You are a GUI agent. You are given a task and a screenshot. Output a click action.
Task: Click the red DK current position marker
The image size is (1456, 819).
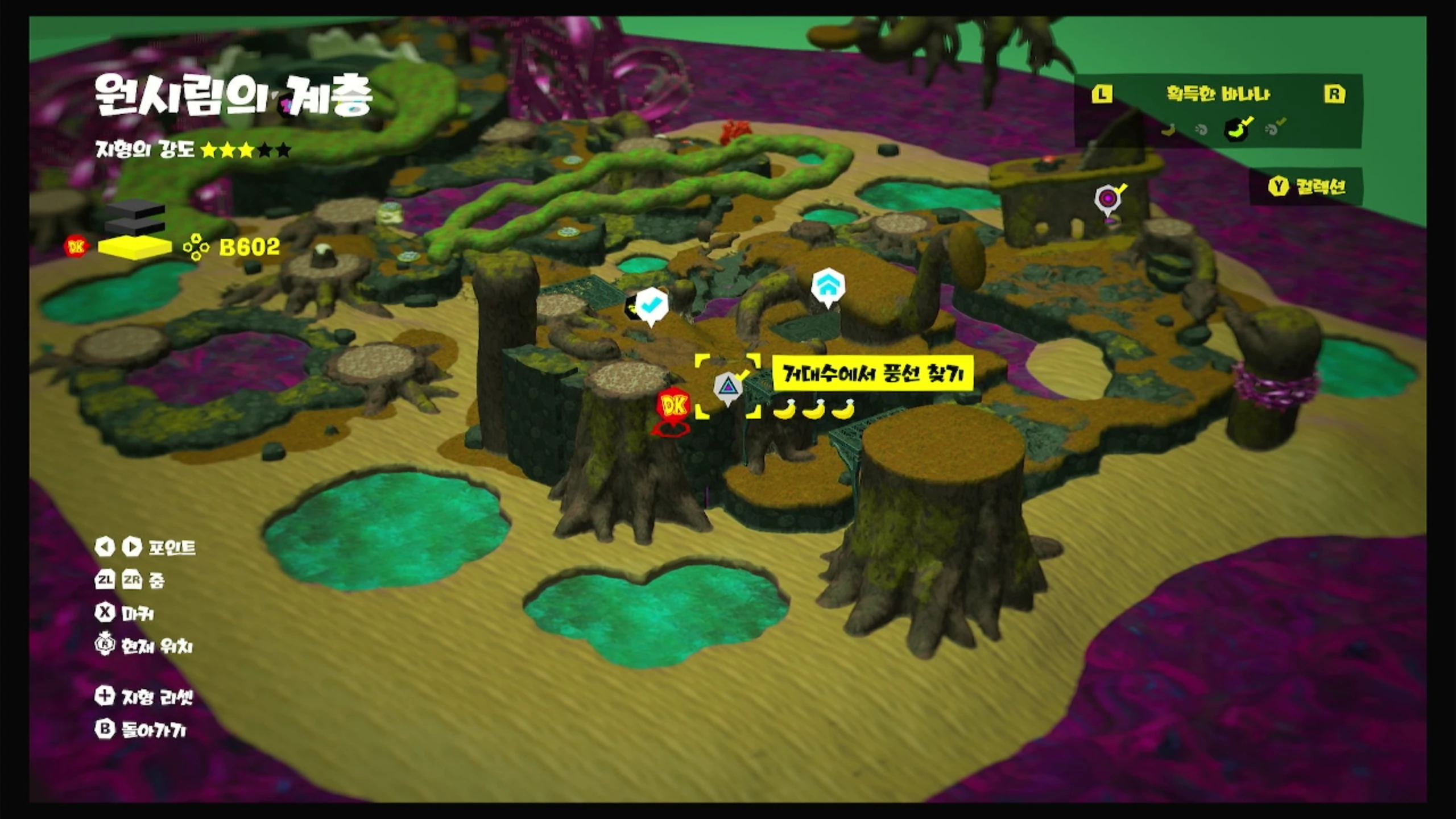pos(675,406)
